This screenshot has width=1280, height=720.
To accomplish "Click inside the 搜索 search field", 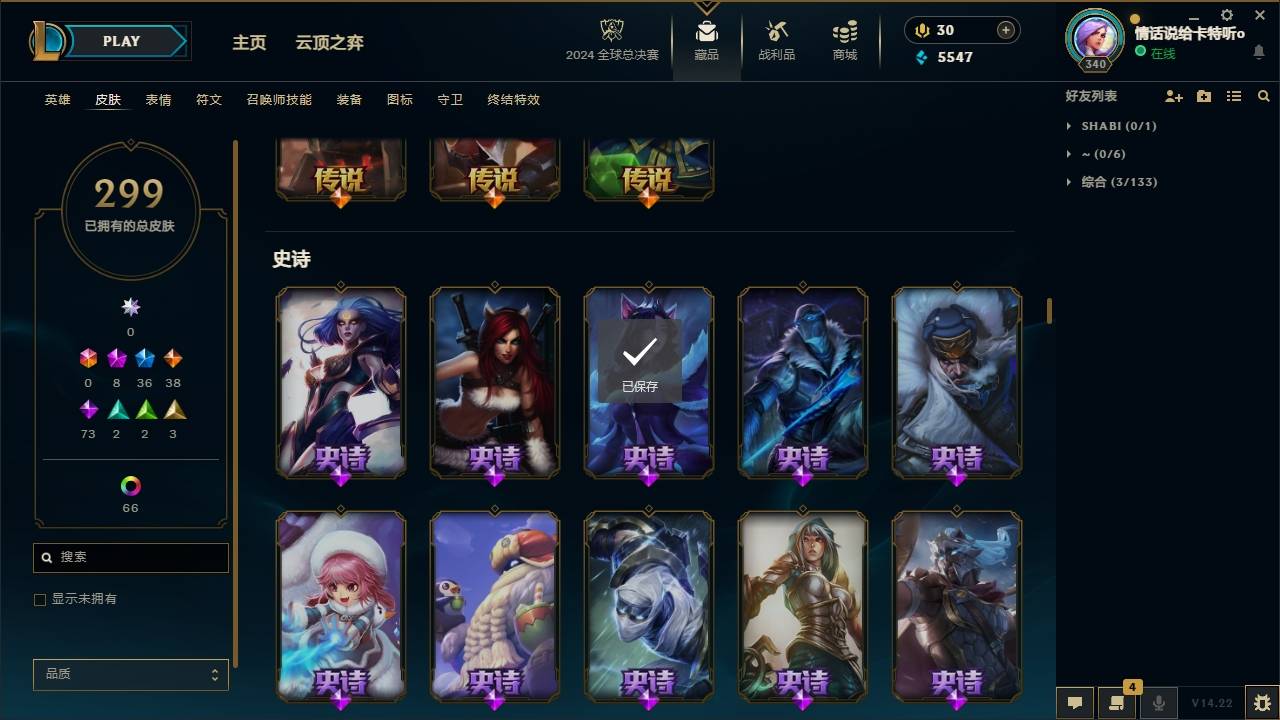I will [x=130, y=557].
